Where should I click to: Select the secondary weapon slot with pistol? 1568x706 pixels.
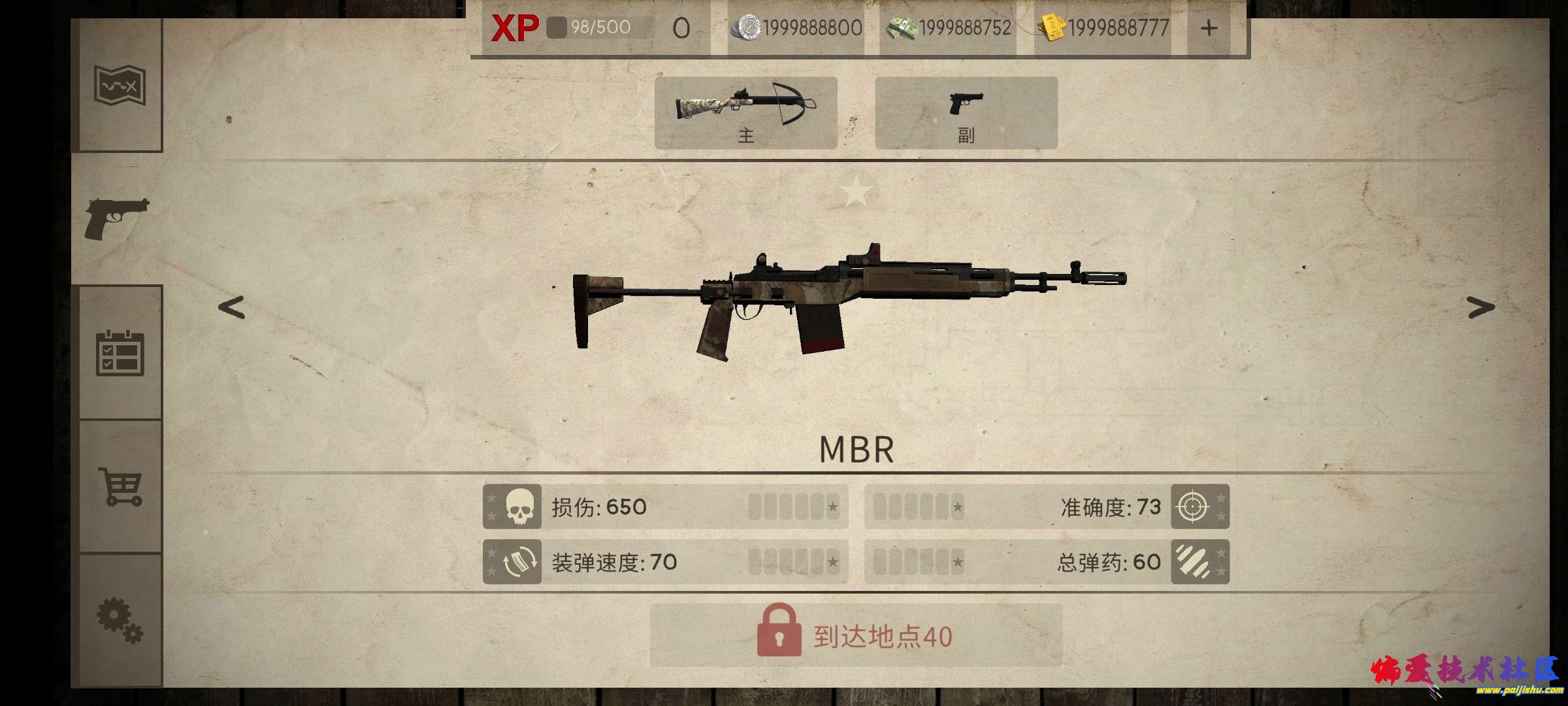point(966,112)
